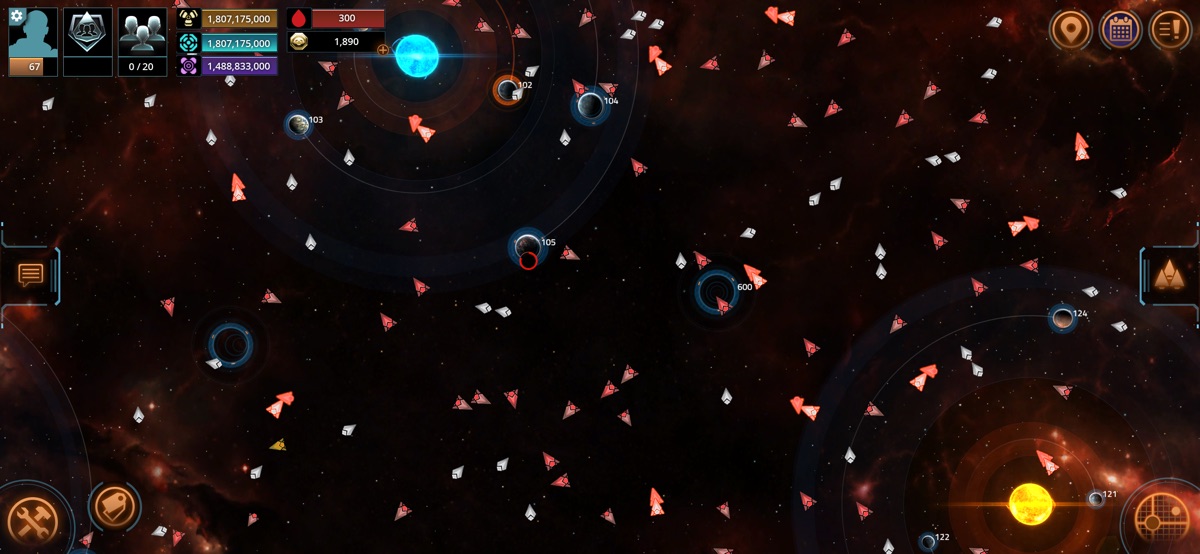
Task: Add more gold coins with plus button
Action: point(383,49)
